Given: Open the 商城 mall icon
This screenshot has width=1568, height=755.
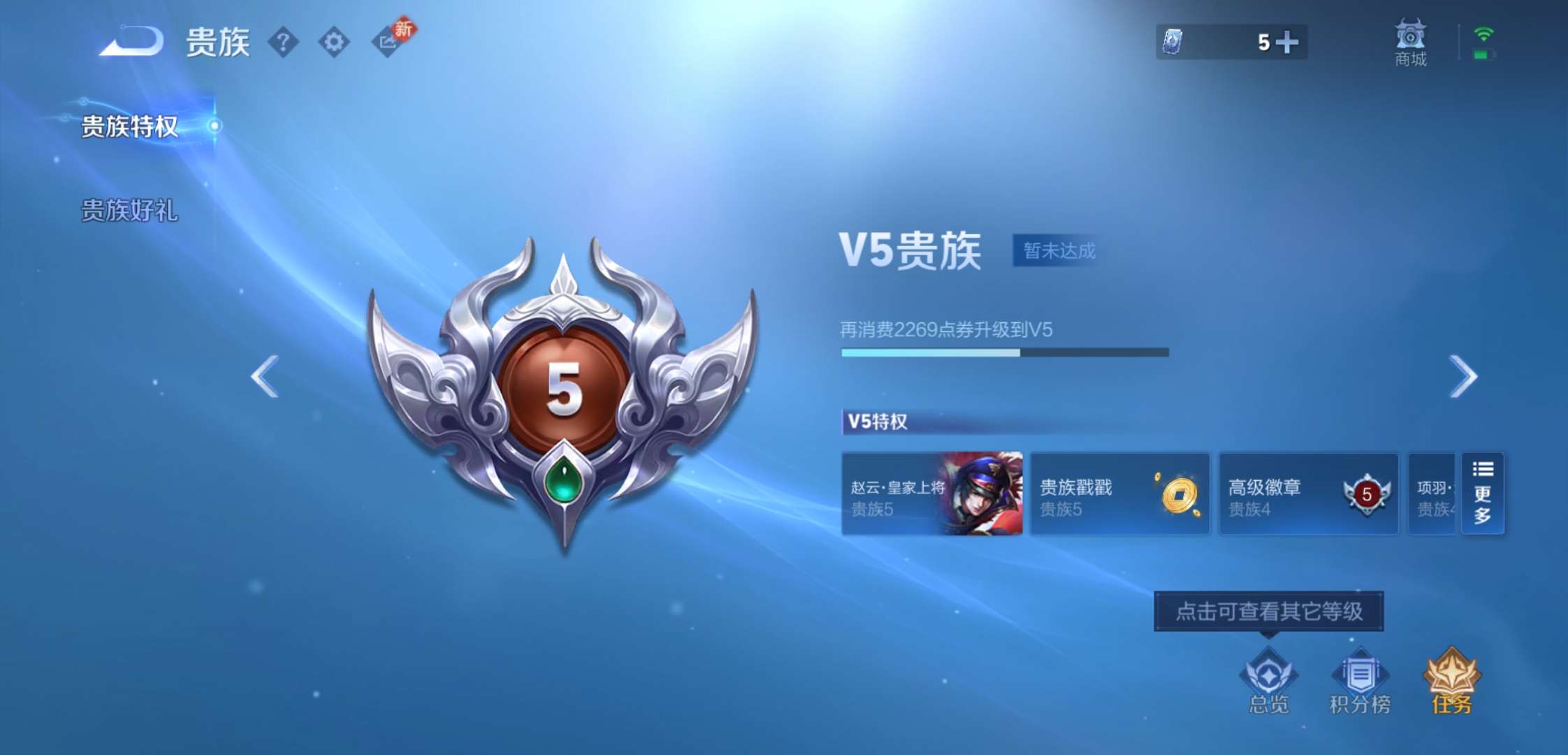Looking at the screenshot, I should pos(1410,42).
